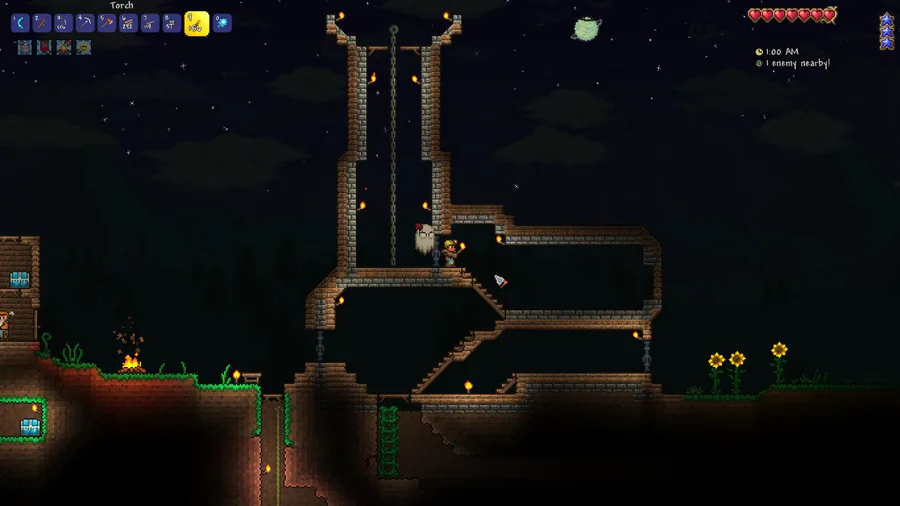The image size is (900, 506).
Task: Select the 292-count stack in hotbar slot 6
Action: tap(128, 23)
